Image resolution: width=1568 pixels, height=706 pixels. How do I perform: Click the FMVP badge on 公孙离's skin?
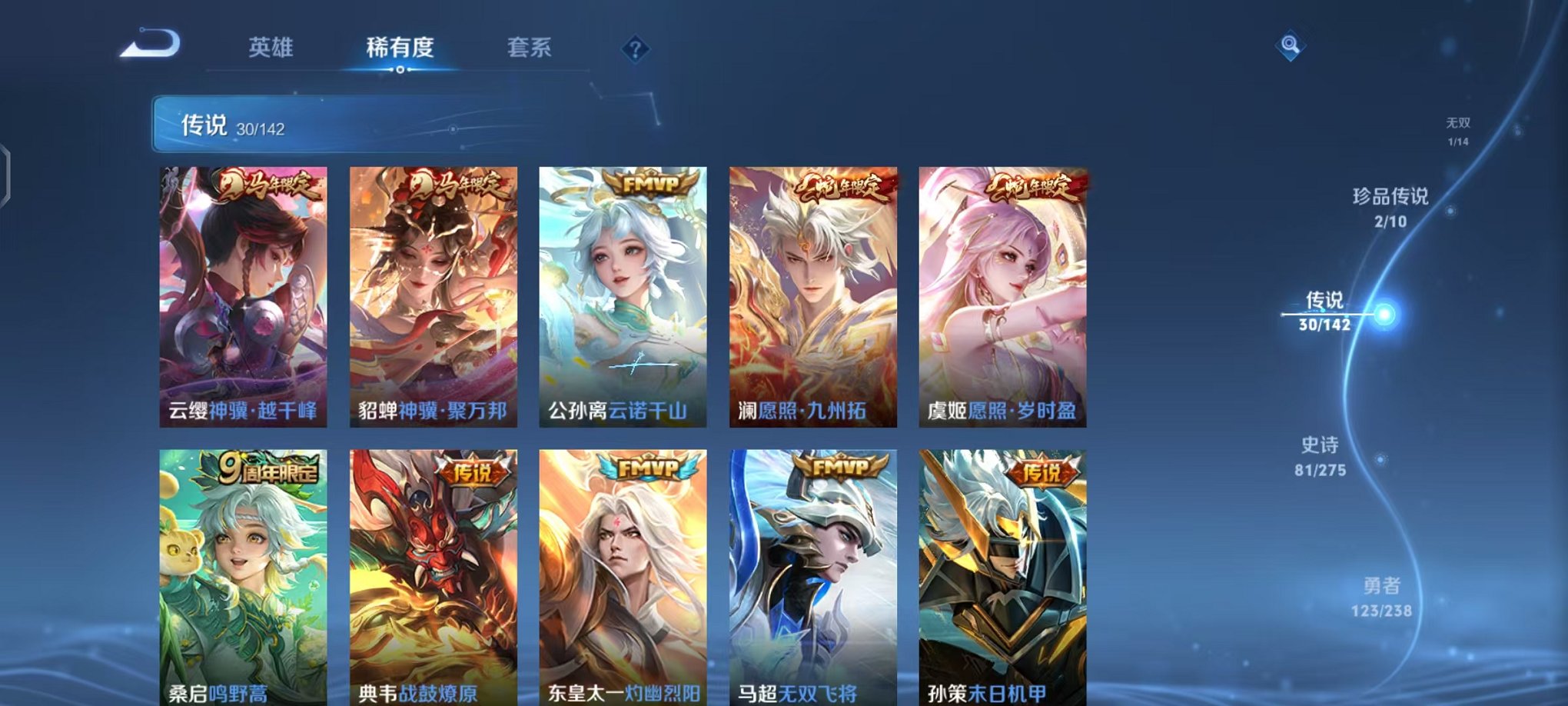(650, 185)
